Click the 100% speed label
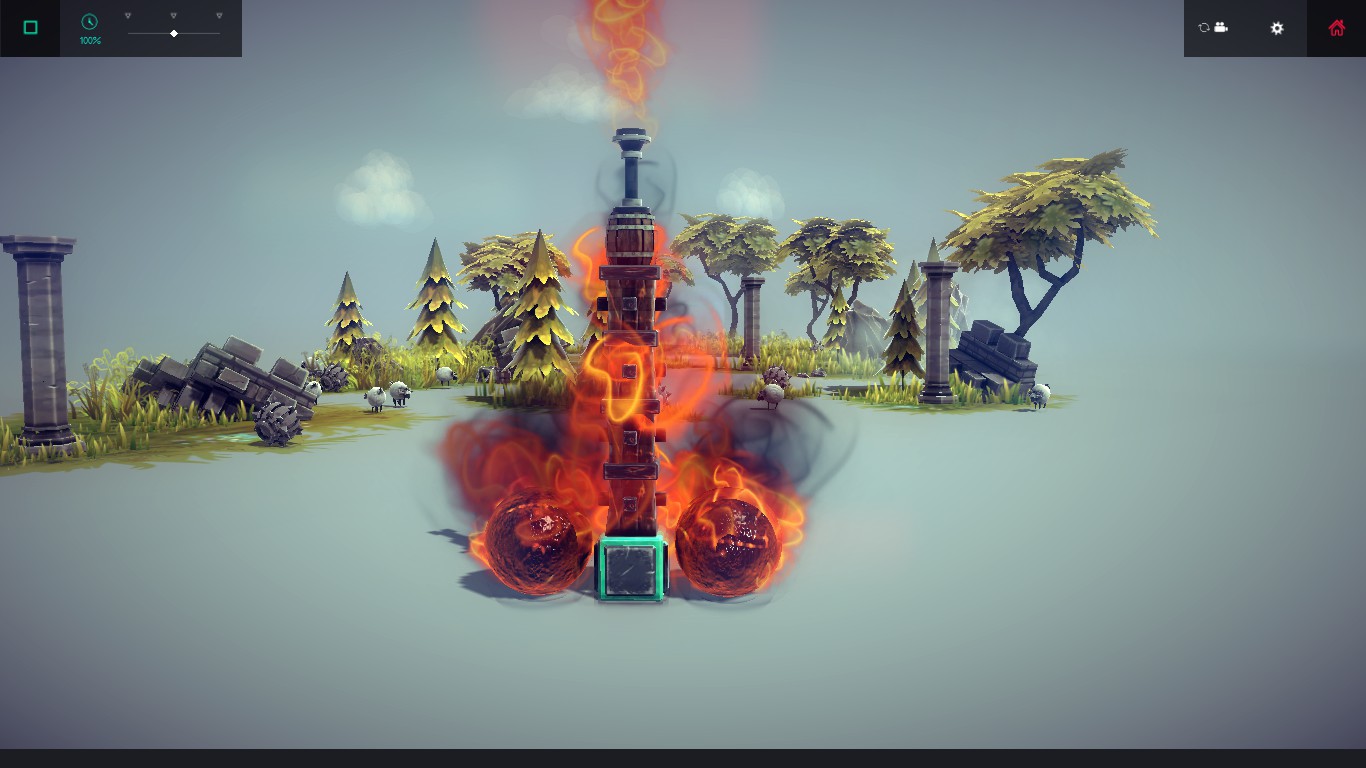1366x768 pixels. (x=90, y=40)
